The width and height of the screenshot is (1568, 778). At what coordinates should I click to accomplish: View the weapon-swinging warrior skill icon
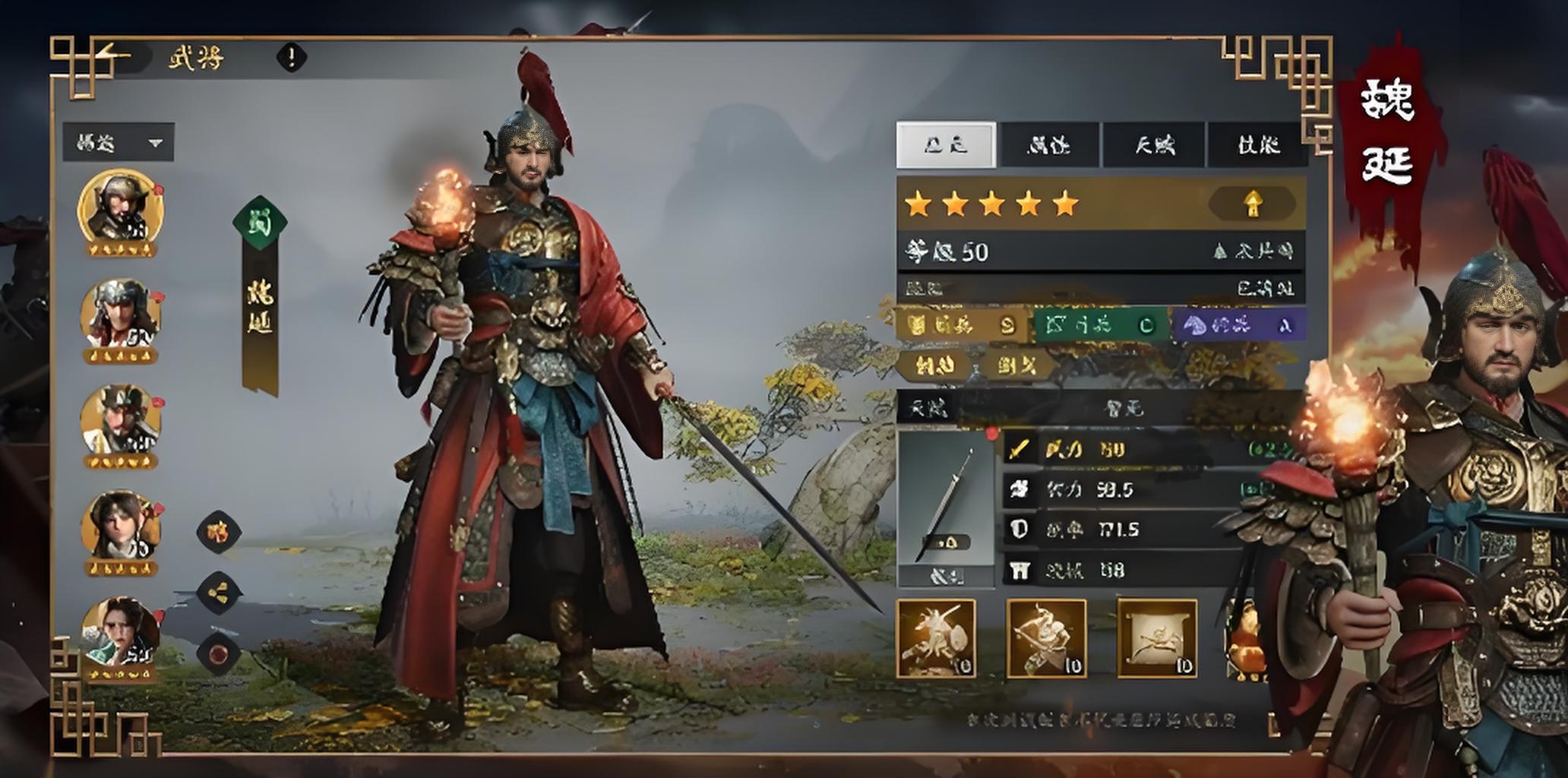pos(1046,638)
